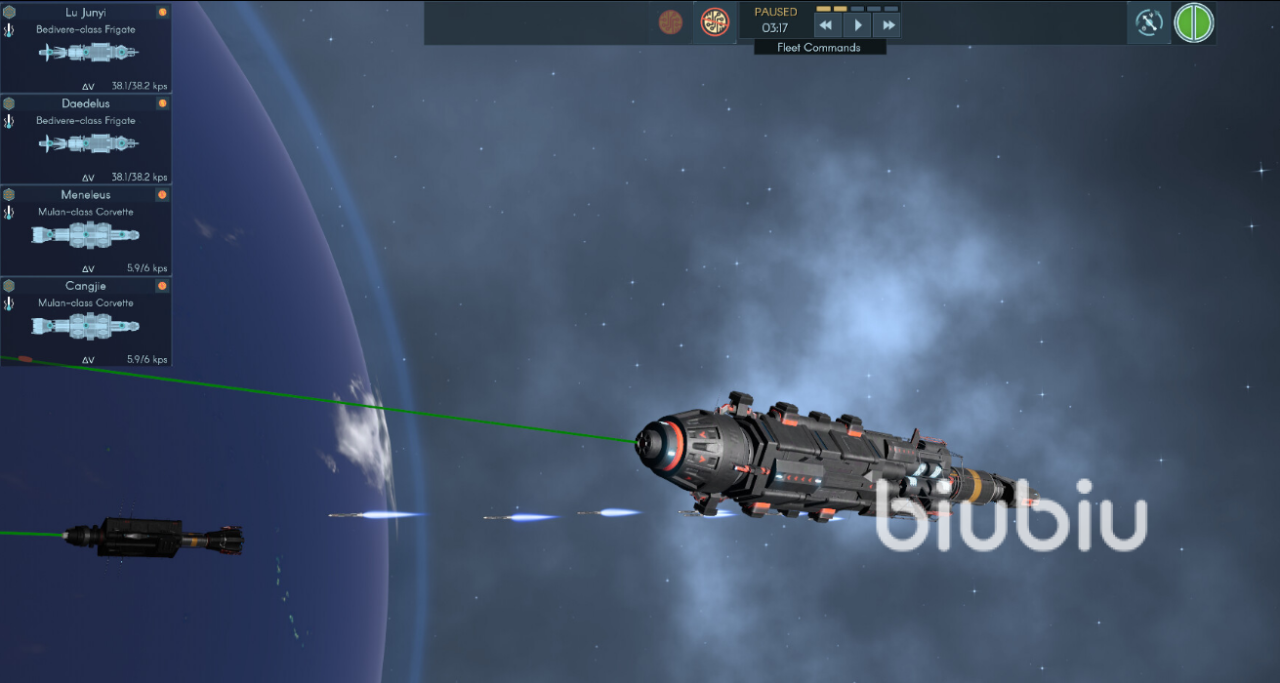Click the crossed-out circuit faction icon

click(x=714, y=22)
